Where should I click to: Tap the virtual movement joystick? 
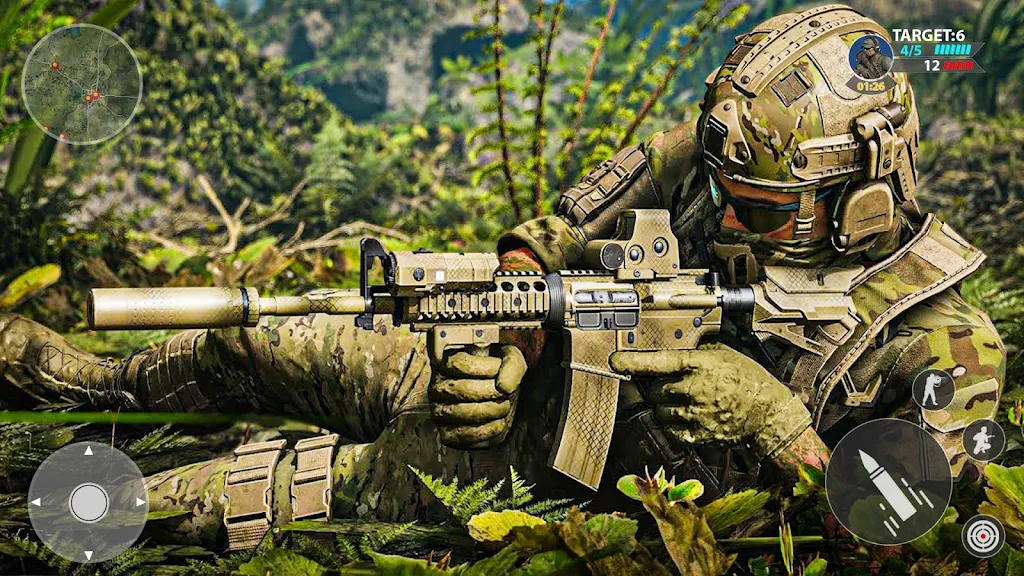point(88,502)
